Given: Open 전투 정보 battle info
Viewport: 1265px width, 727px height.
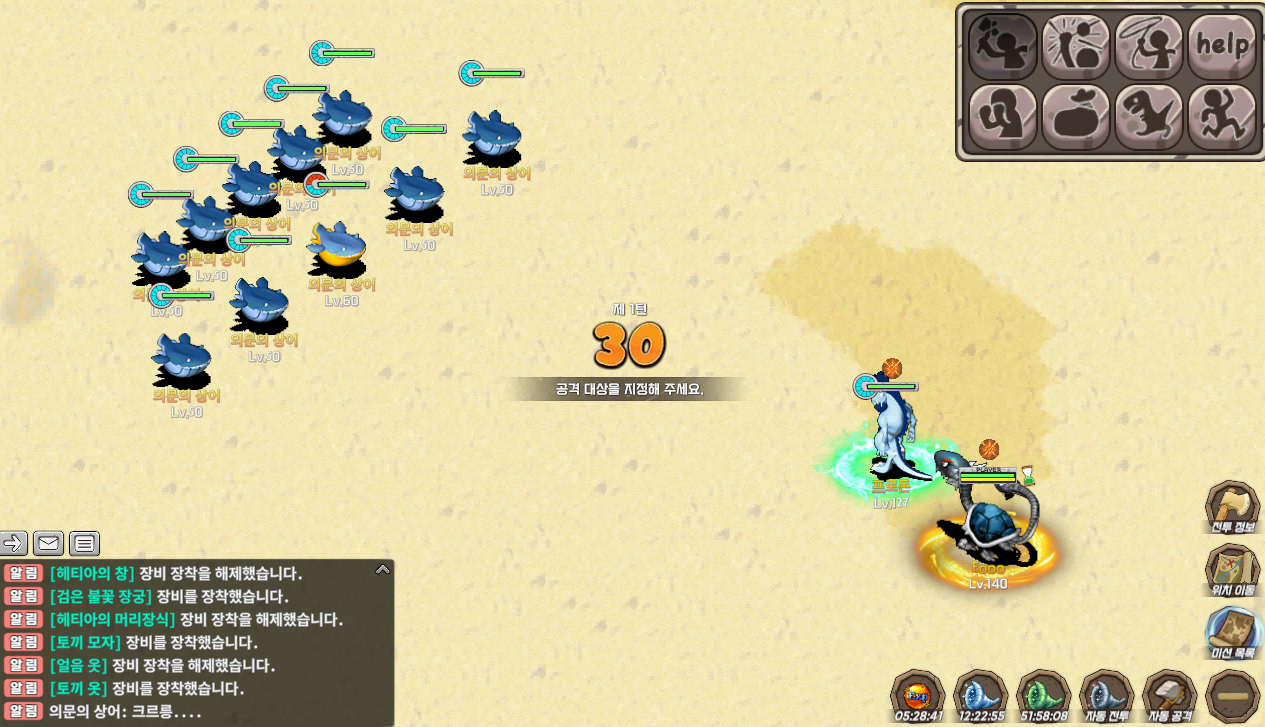Looking at the screenshot, I should 1231,508.
